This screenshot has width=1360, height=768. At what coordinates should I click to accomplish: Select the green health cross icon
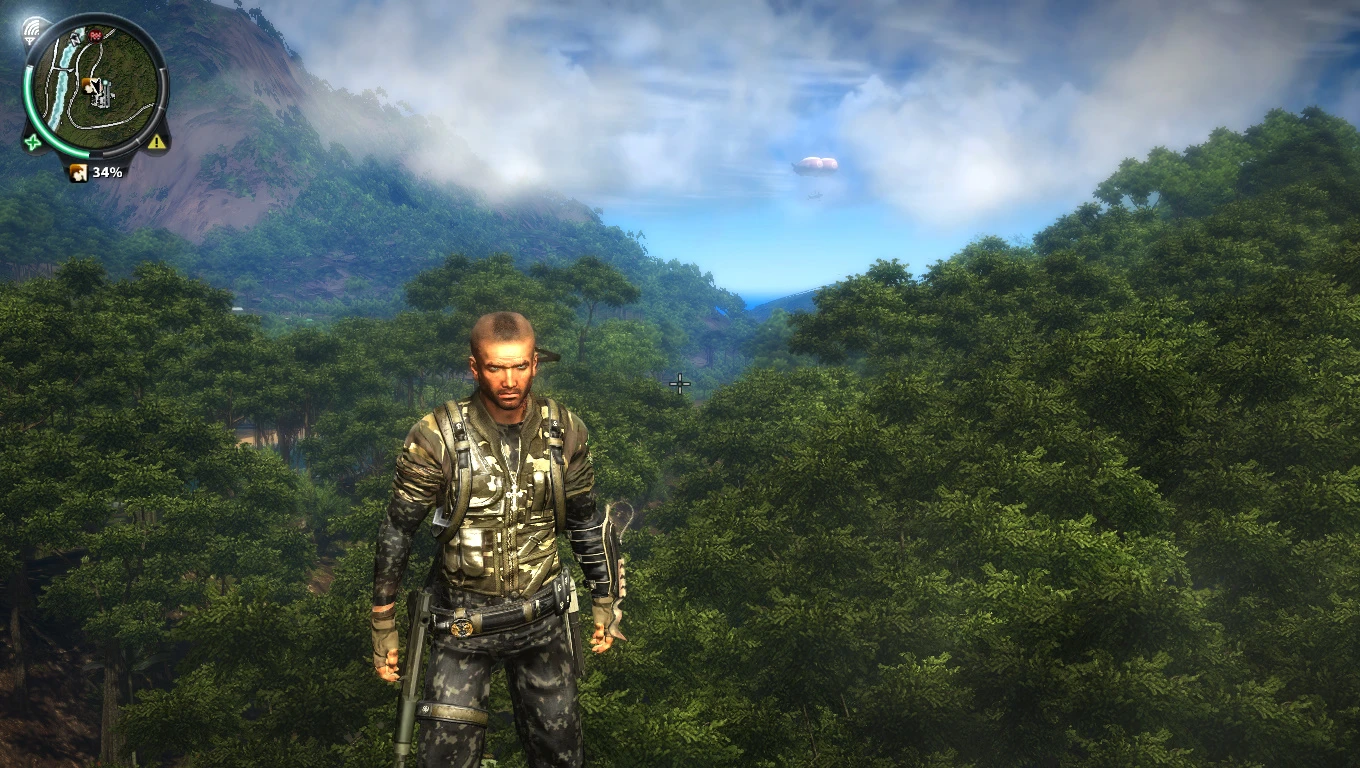point(32,142)
